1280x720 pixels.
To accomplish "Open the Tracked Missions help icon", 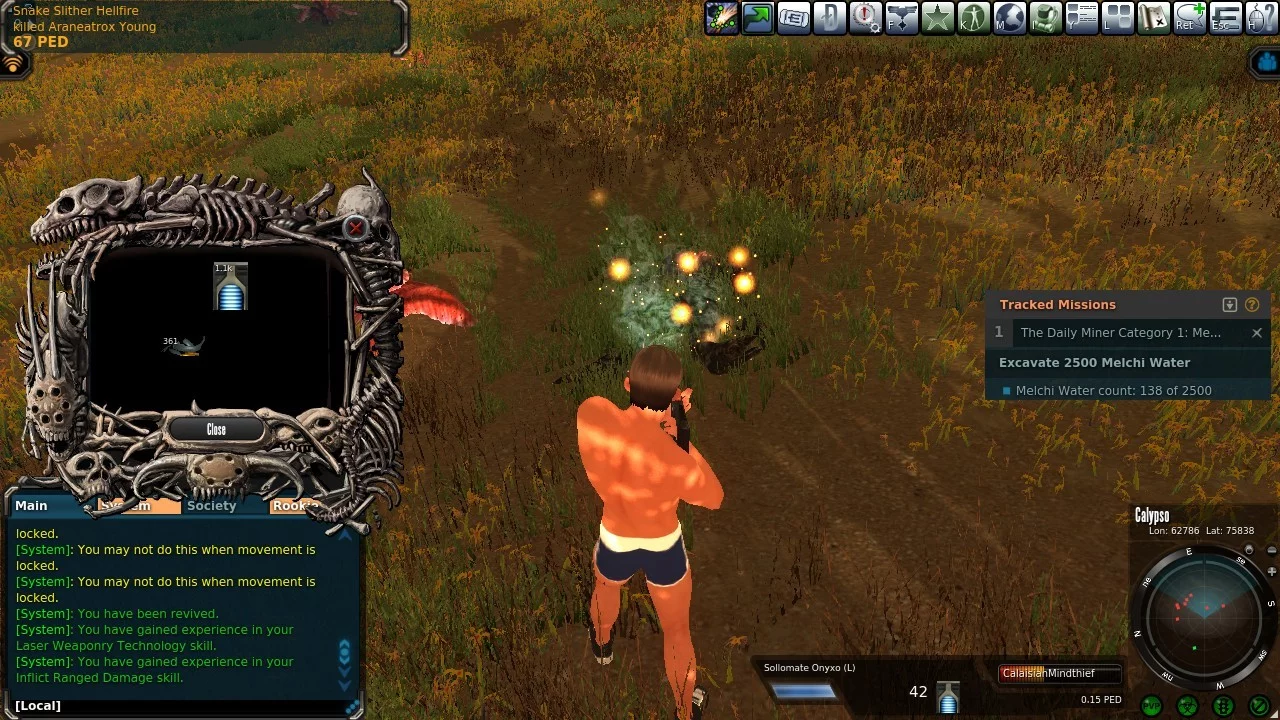I will pos(1252,305).
